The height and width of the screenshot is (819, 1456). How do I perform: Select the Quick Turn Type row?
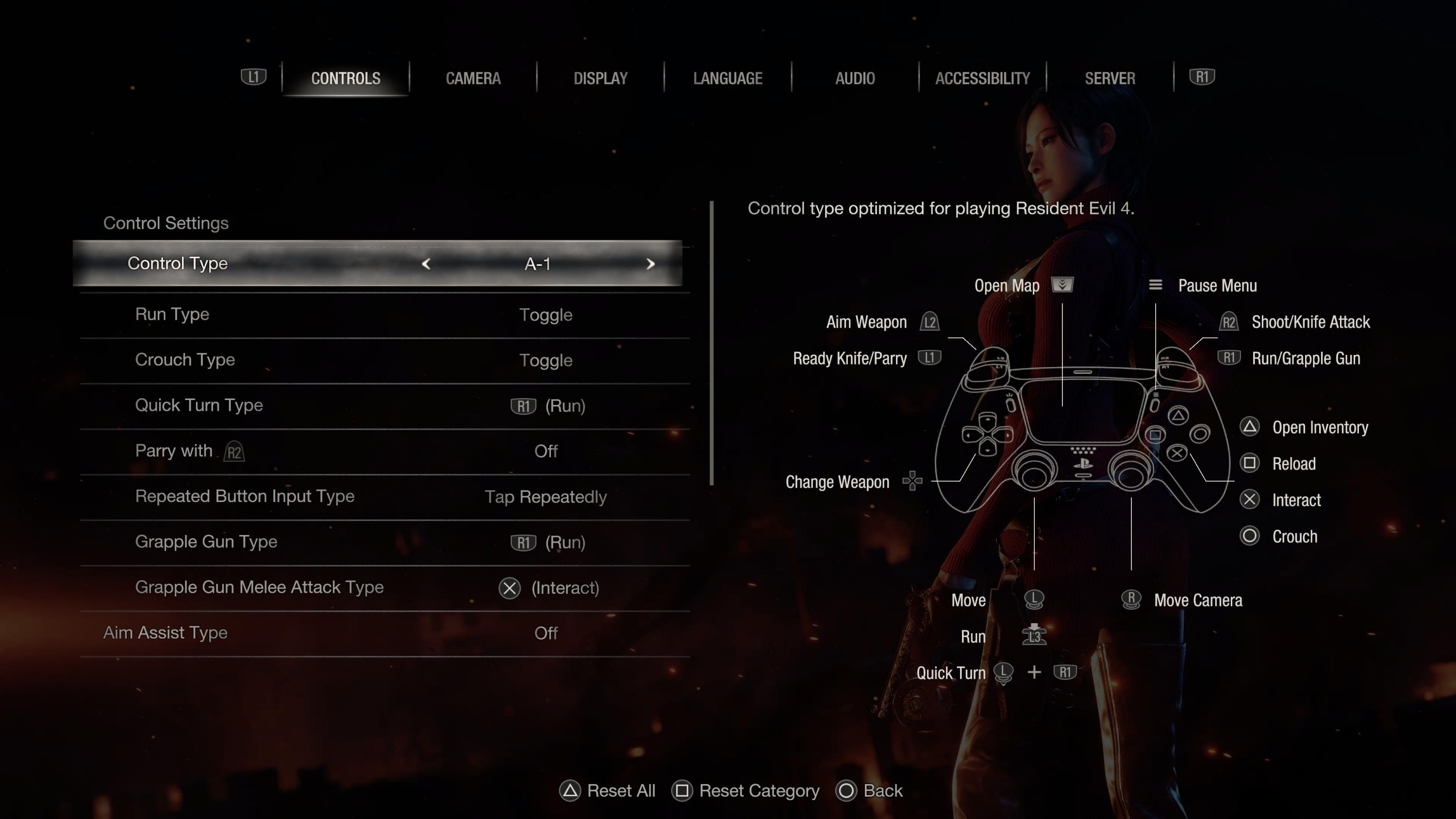tap(384, 406)
